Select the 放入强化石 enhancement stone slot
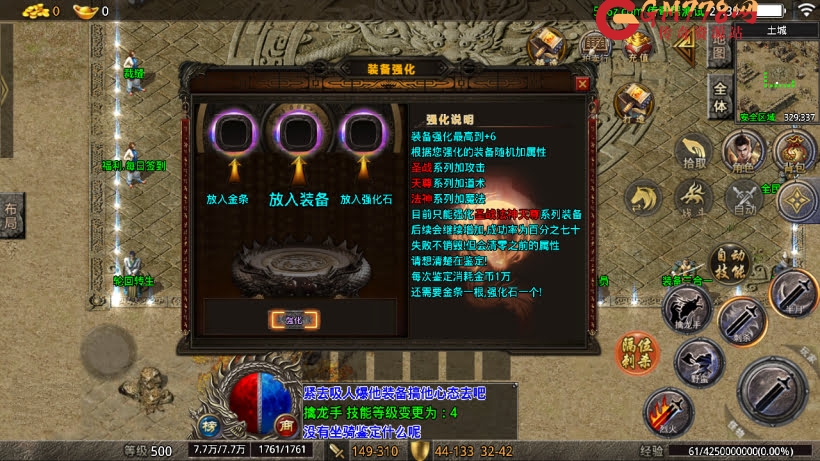Image resolution: width=820 pixels, height=461 pixels. (361, 132)
